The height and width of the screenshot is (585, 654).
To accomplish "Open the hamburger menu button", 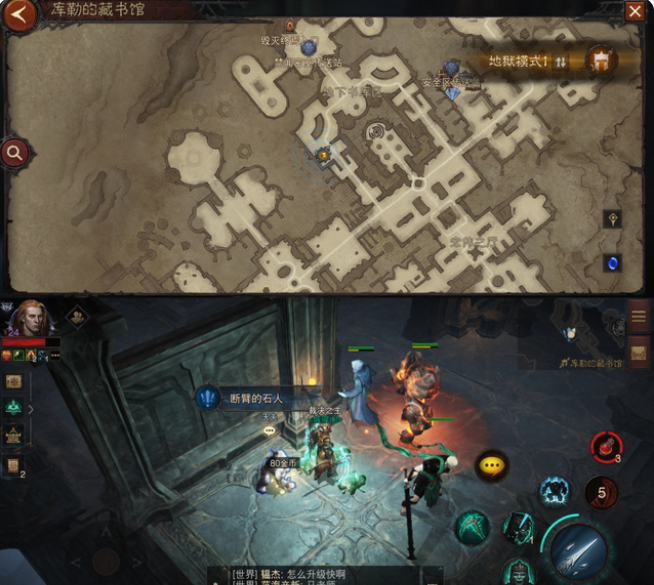I will pos(638,317).
